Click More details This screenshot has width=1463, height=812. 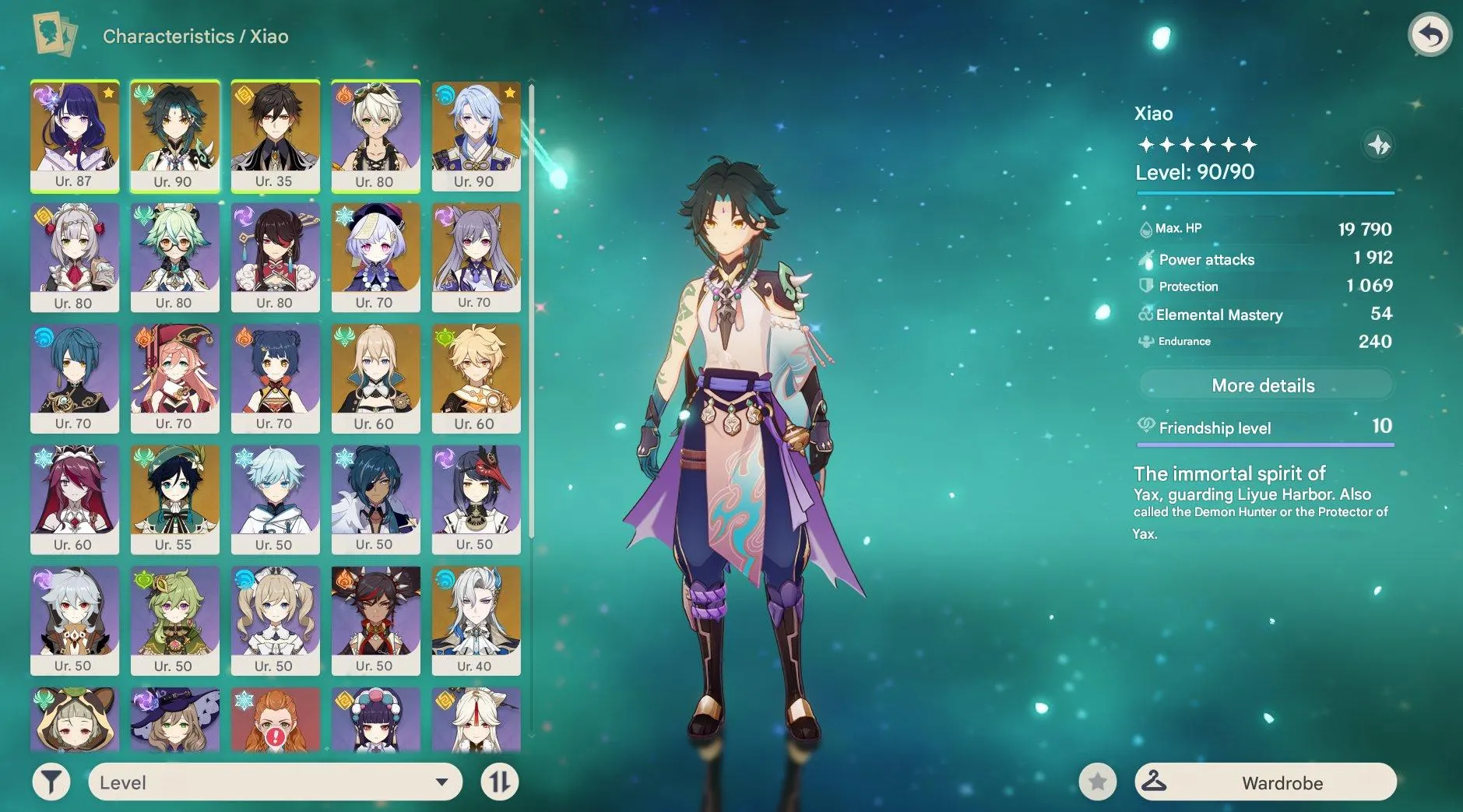pyautogui.click(x=1265, y=385)
